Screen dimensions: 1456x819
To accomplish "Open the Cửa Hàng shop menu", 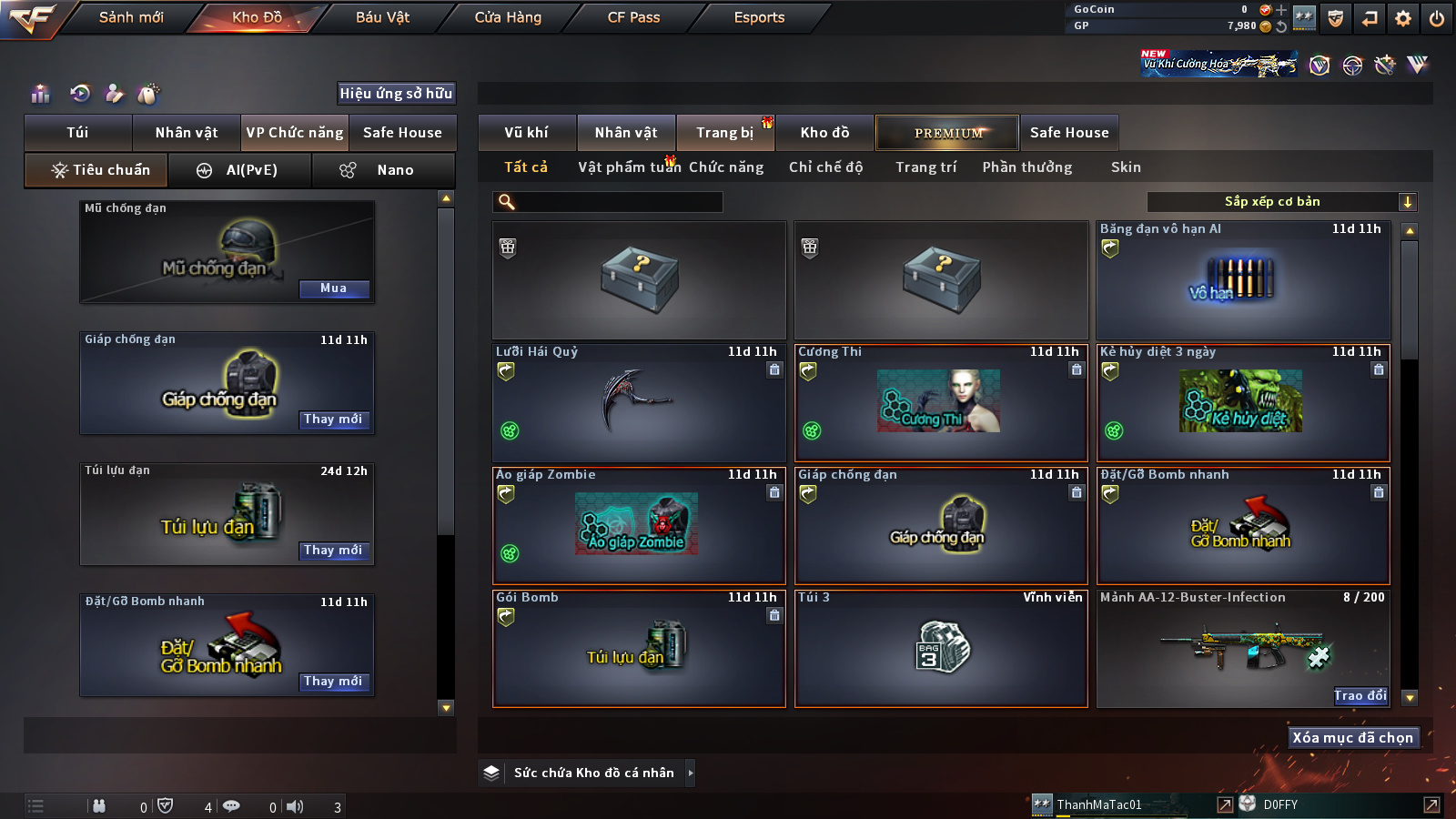I will [x=508, y=17].
